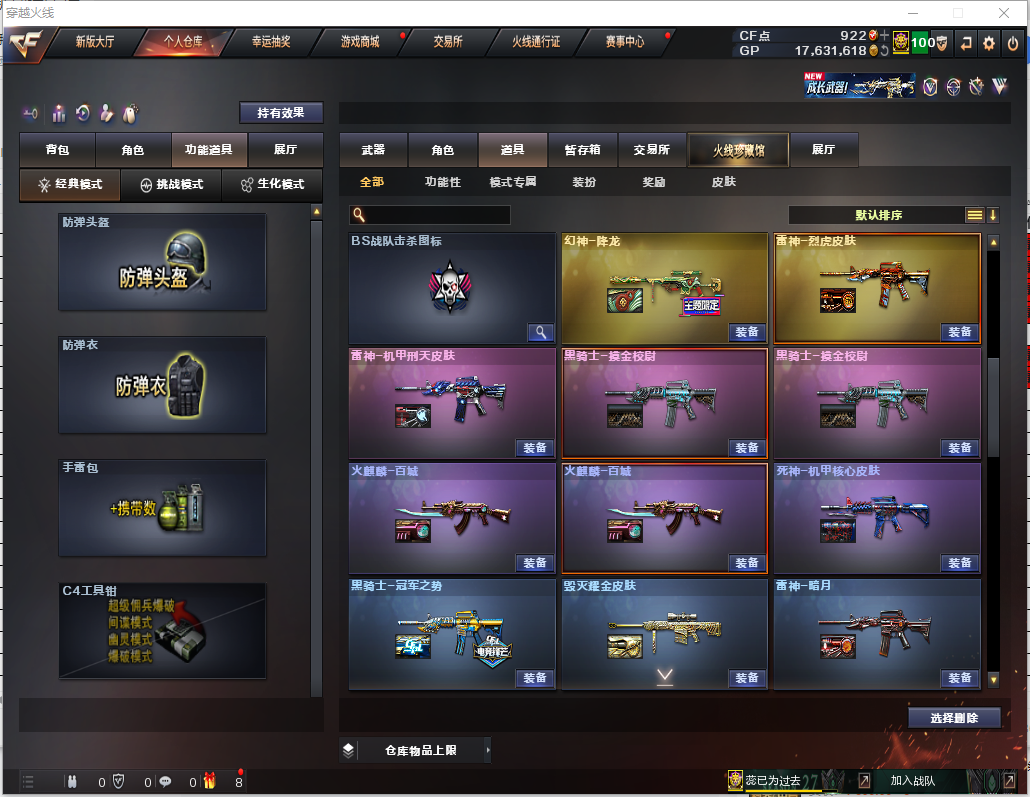Click the 加入战队 button
This screenshot has width=1030, height=797.
pyautogui.click(x=912, y=781)
